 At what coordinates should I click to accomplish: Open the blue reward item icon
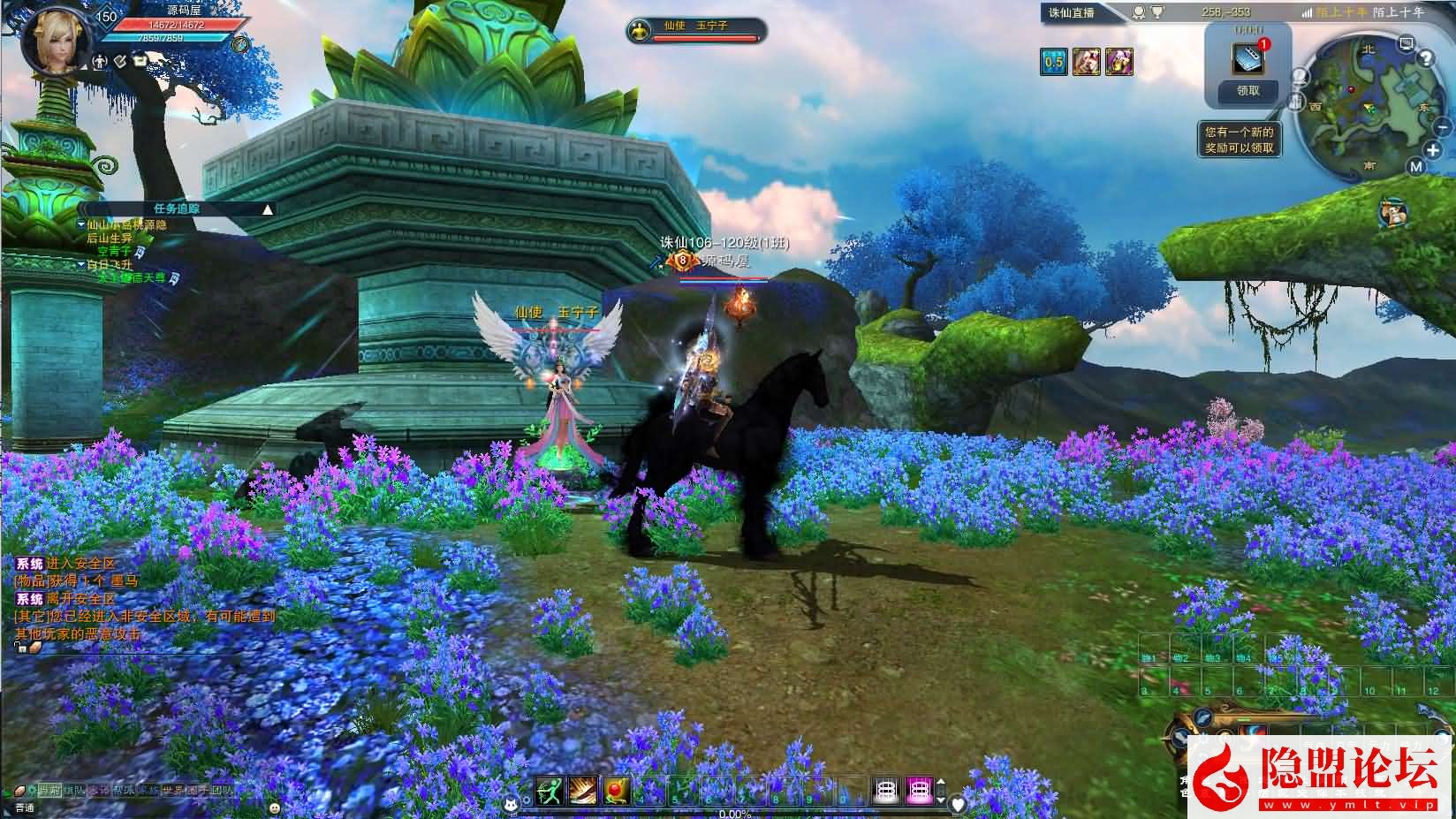pos(1248,57)
